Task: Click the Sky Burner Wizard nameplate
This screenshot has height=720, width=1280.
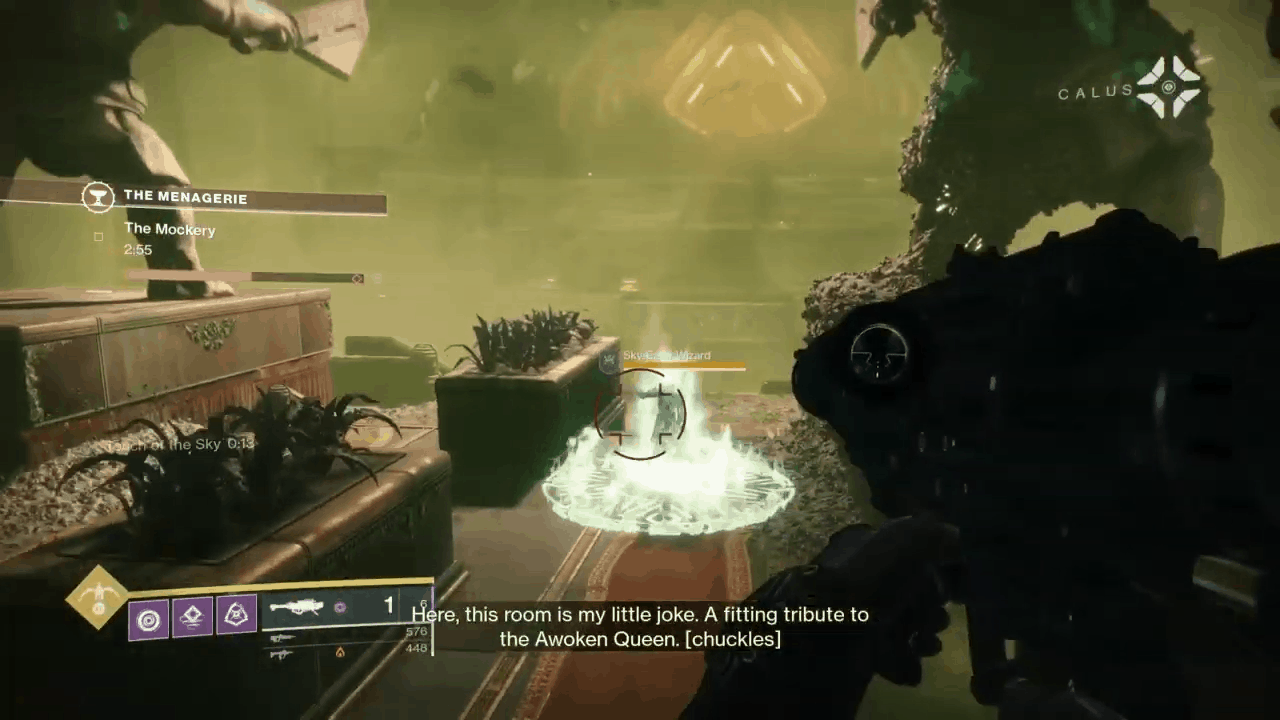Action: coord(666,355)
